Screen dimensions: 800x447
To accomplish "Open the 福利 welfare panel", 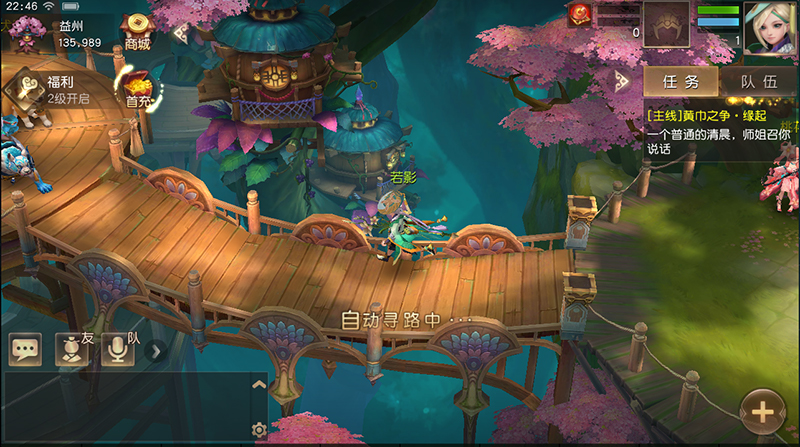I will [x=23, y=88].
